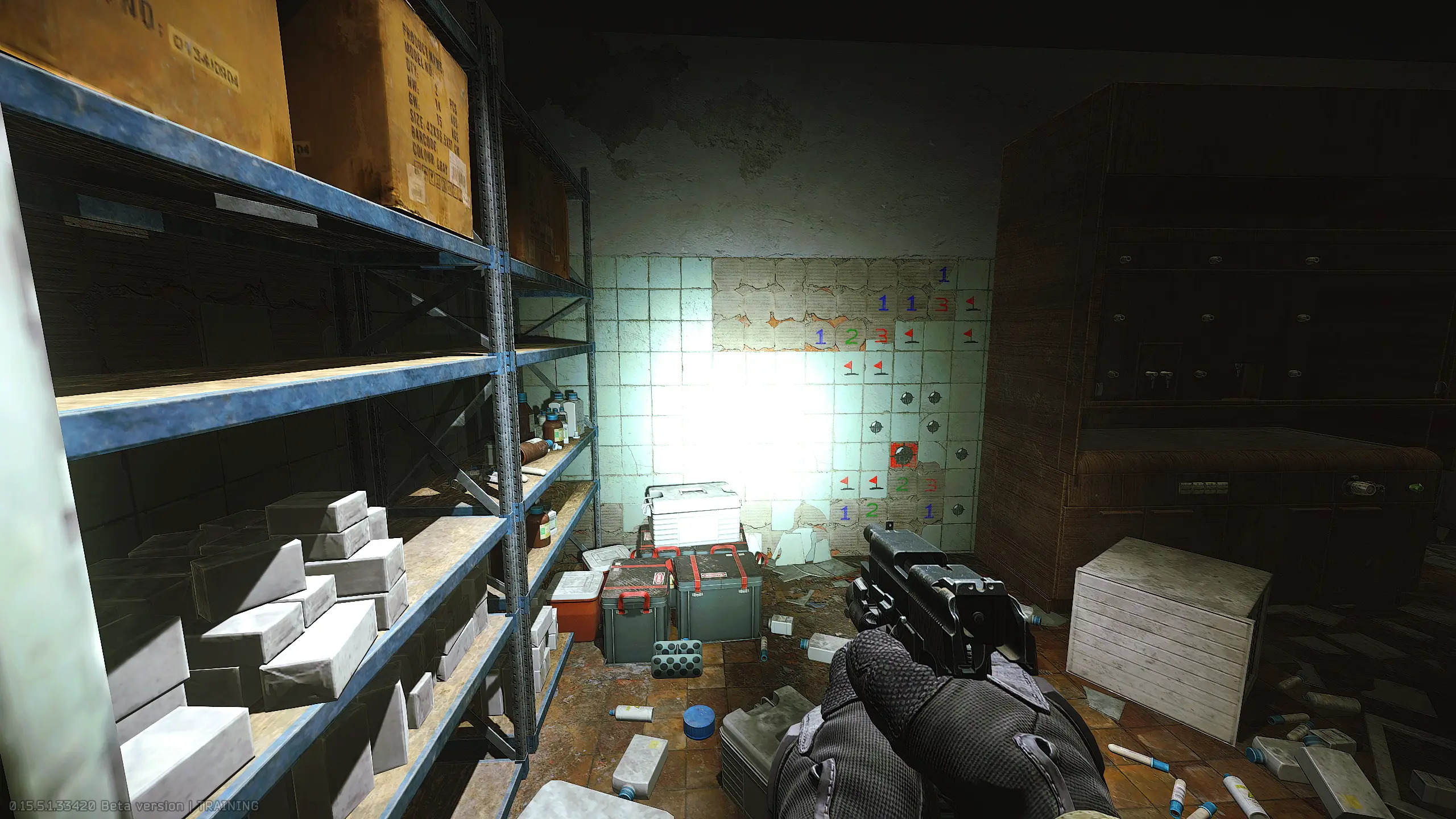
Task: Click the red-highlighted detonated mine tile
Action: click(903, 455)
